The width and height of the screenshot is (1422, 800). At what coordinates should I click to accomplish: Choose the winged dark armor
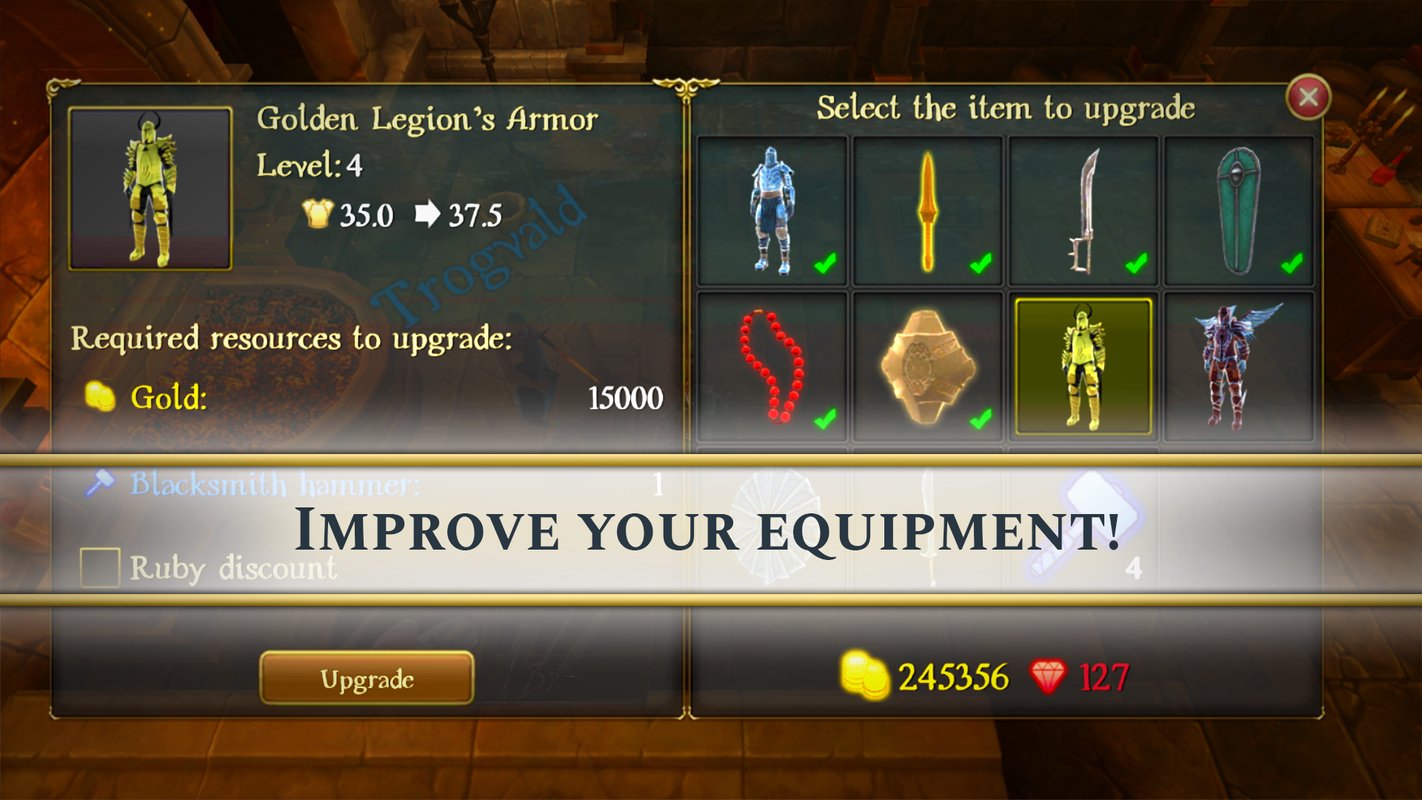coord(1239,366)
